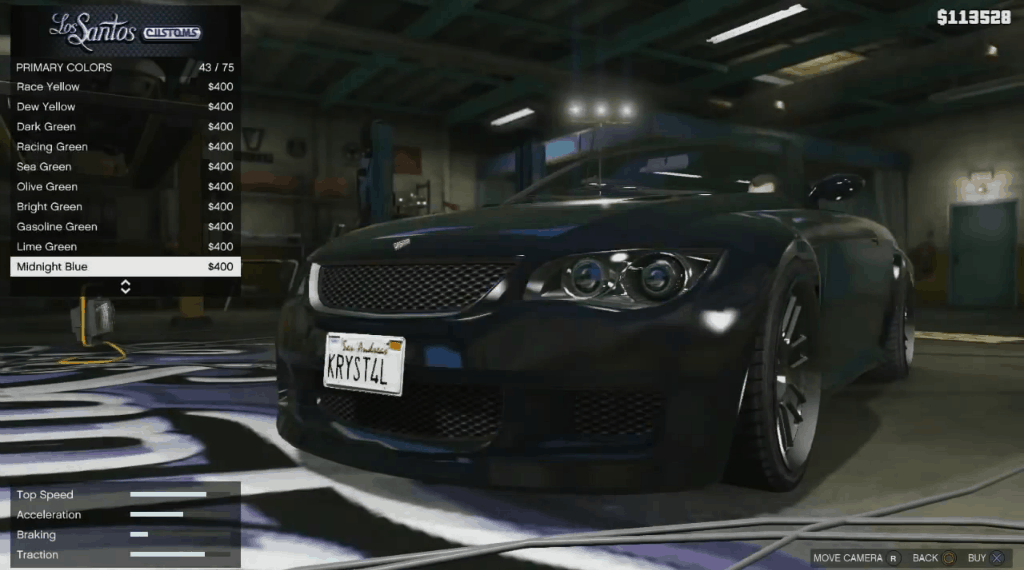This screenshot has width=1024, height=570.
Task: Select the Racing Green entry
Action: pos(124,147)
